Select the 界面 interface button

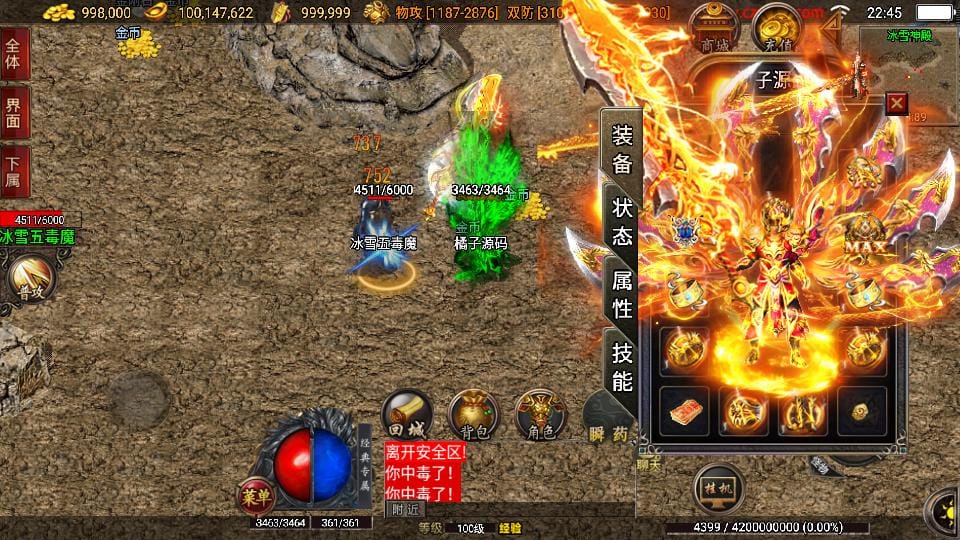tap(14, 110)
